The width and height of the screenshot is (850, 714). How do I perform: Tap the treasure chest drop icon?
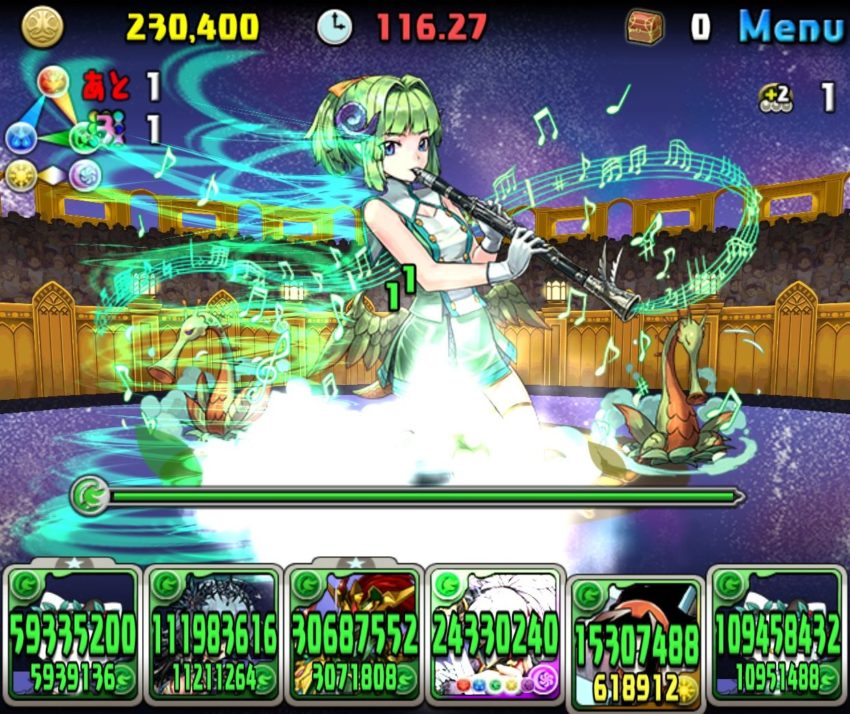point(645,27)
